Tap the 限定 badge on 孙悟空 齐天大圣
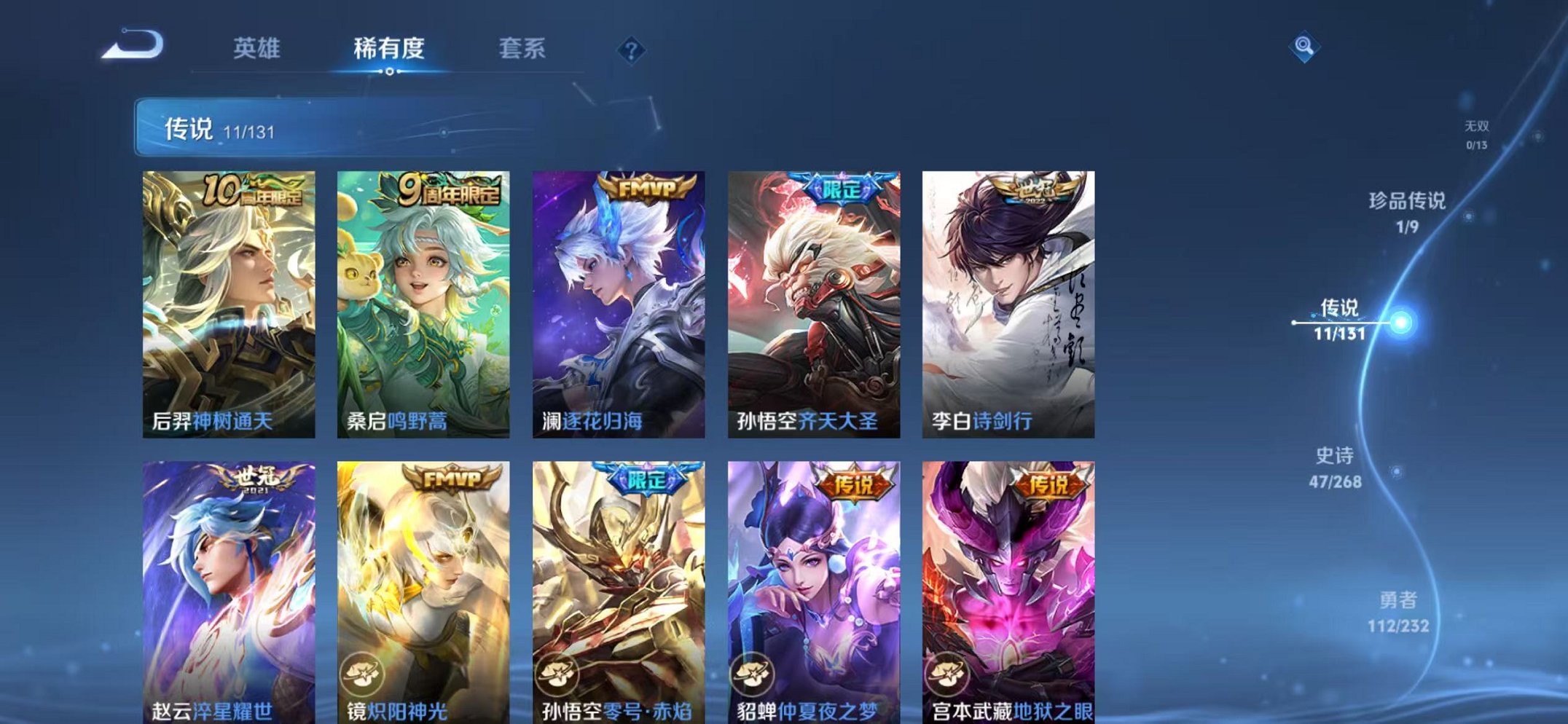Screen dimensions: 1568x724 842,187
